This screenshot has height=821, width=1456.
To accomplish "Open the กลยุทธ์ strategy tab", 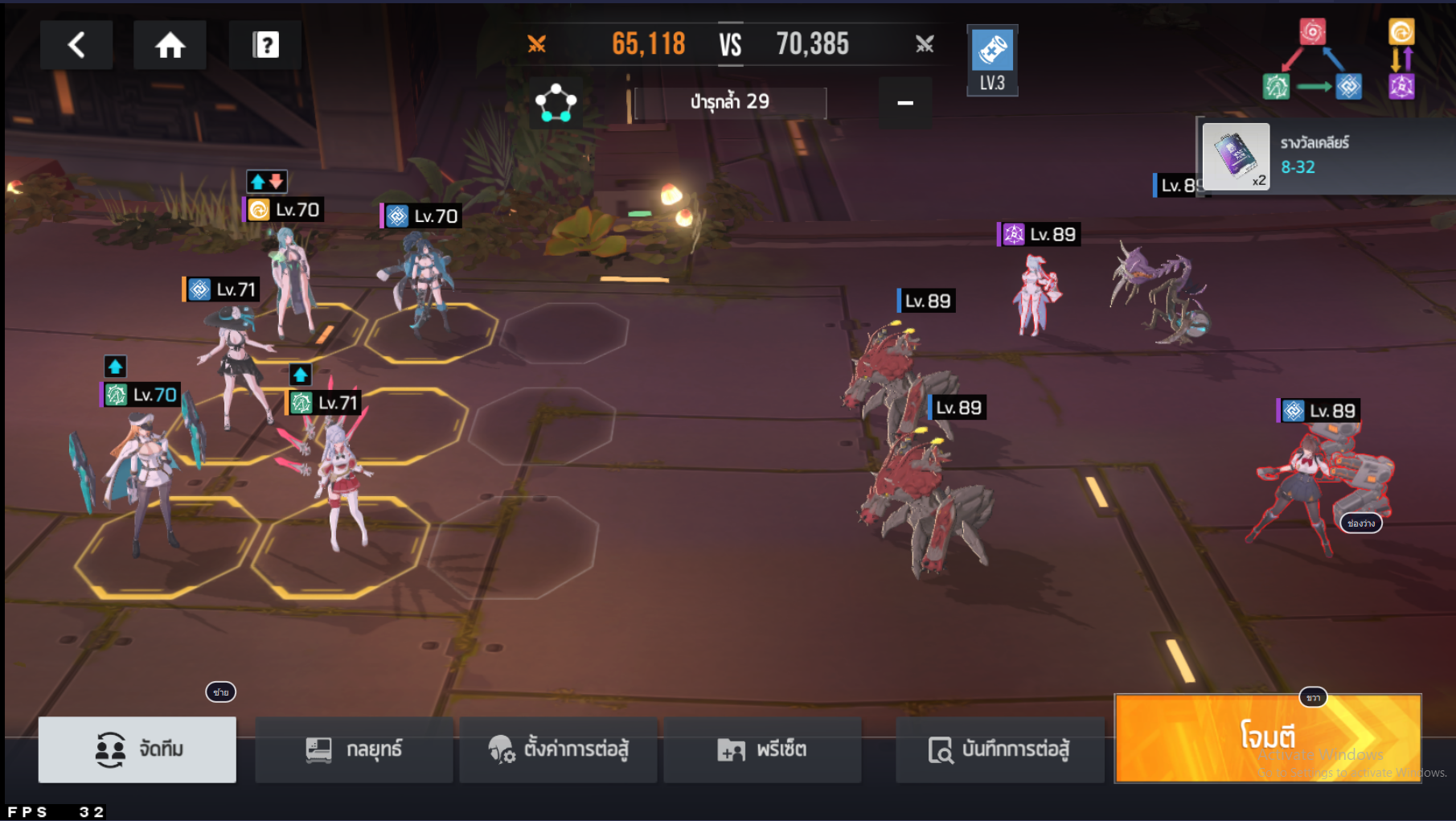I will [x=354, y=749].
